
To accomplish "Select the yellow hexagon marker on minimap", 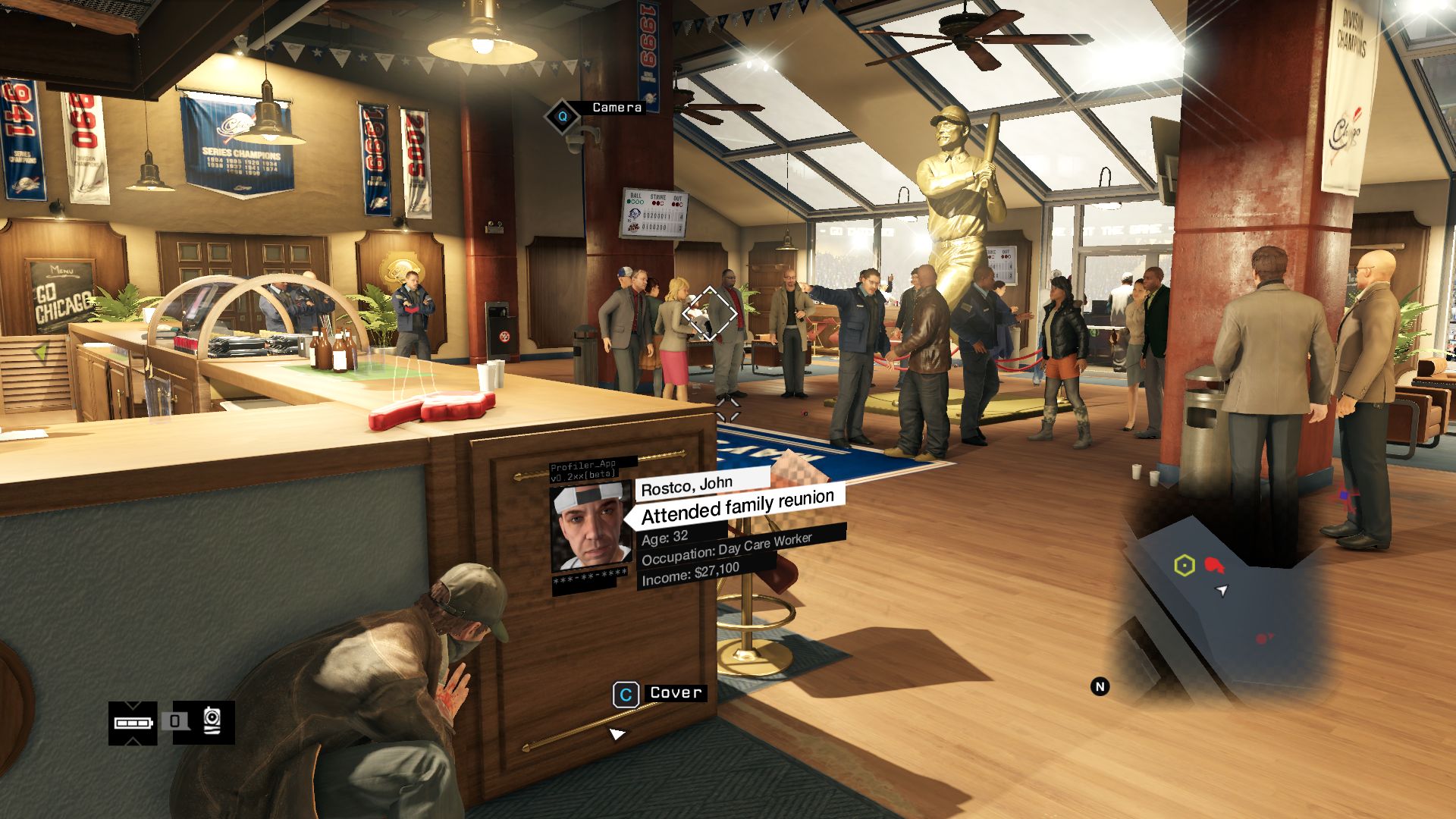I will tap(1185, 566).
